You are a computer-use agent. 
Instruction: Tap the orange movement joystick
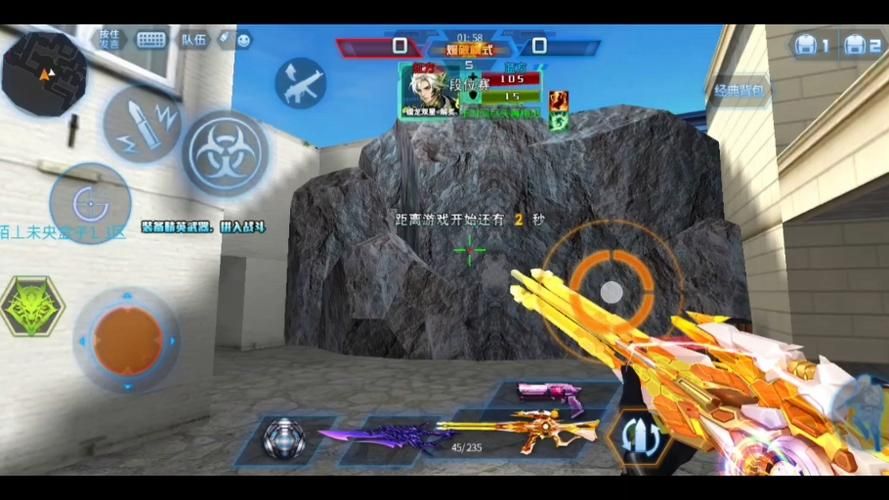127,340
